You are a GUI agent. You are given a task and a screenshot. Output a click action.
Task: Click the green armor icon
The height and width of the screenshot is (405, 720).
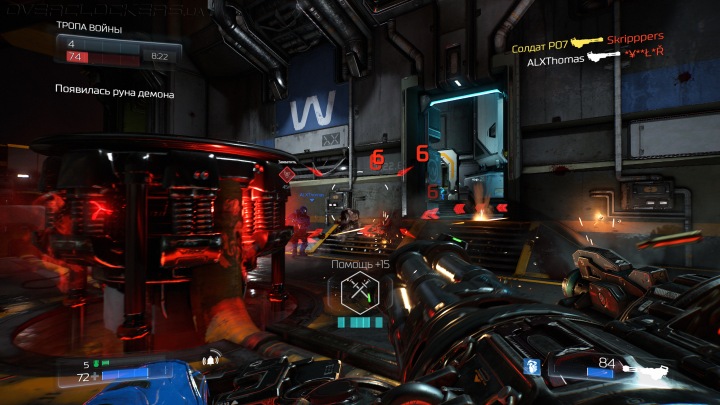point(98,364)
